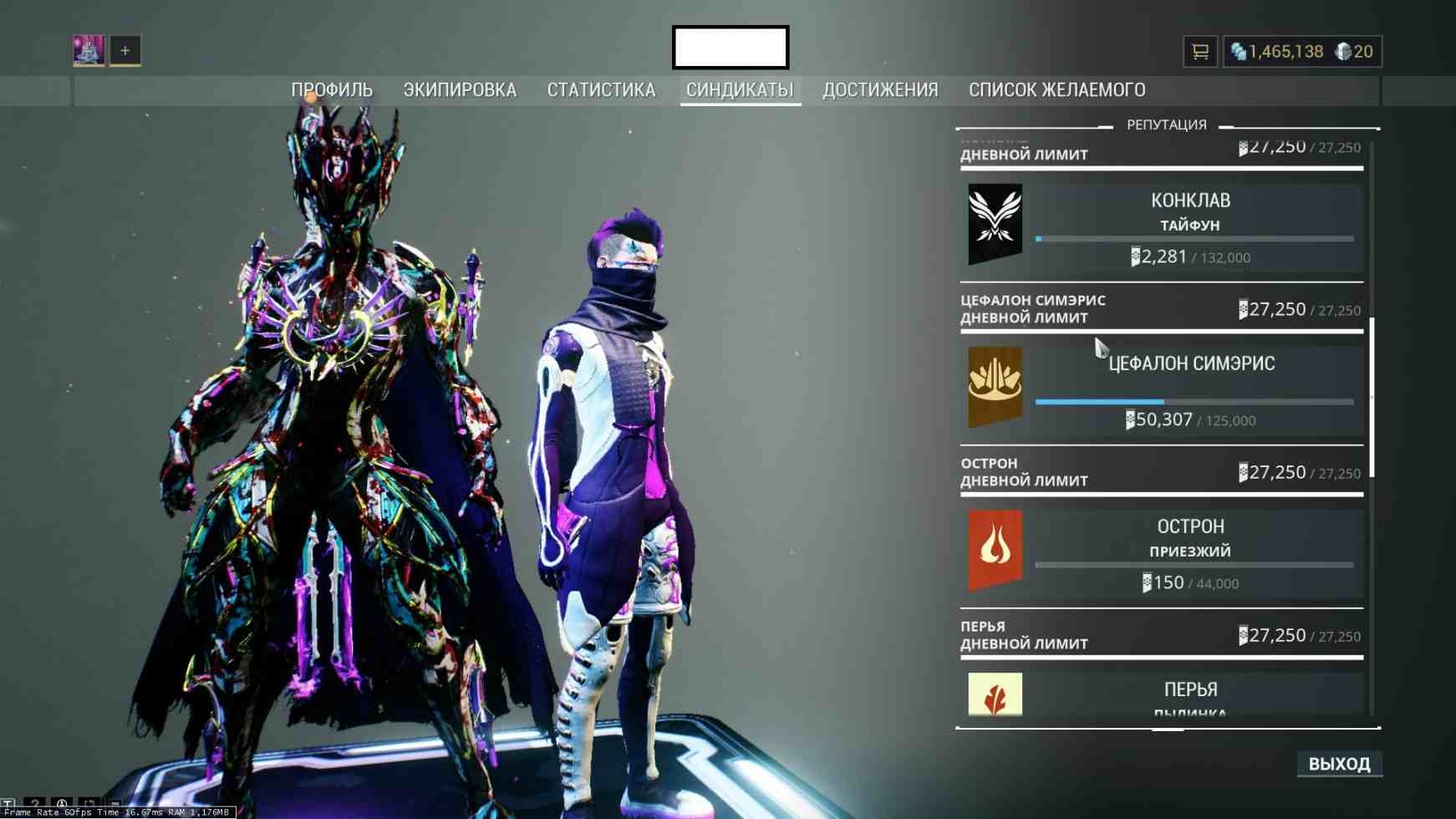
Task: Open the market shopping cart icon
Action: [1200, 52]
